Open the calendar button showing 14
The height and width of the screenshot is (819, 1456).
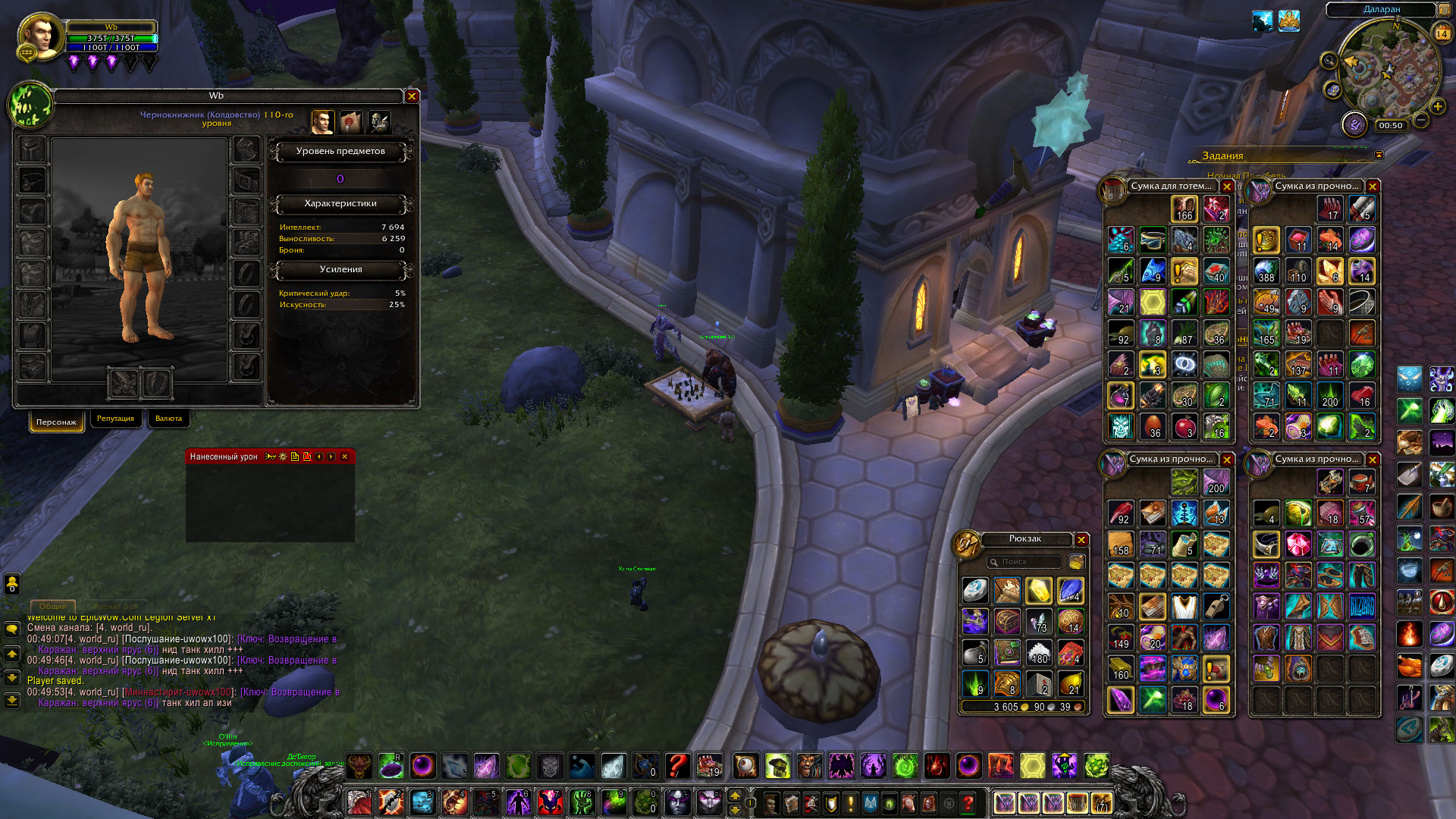[1442, 33]
